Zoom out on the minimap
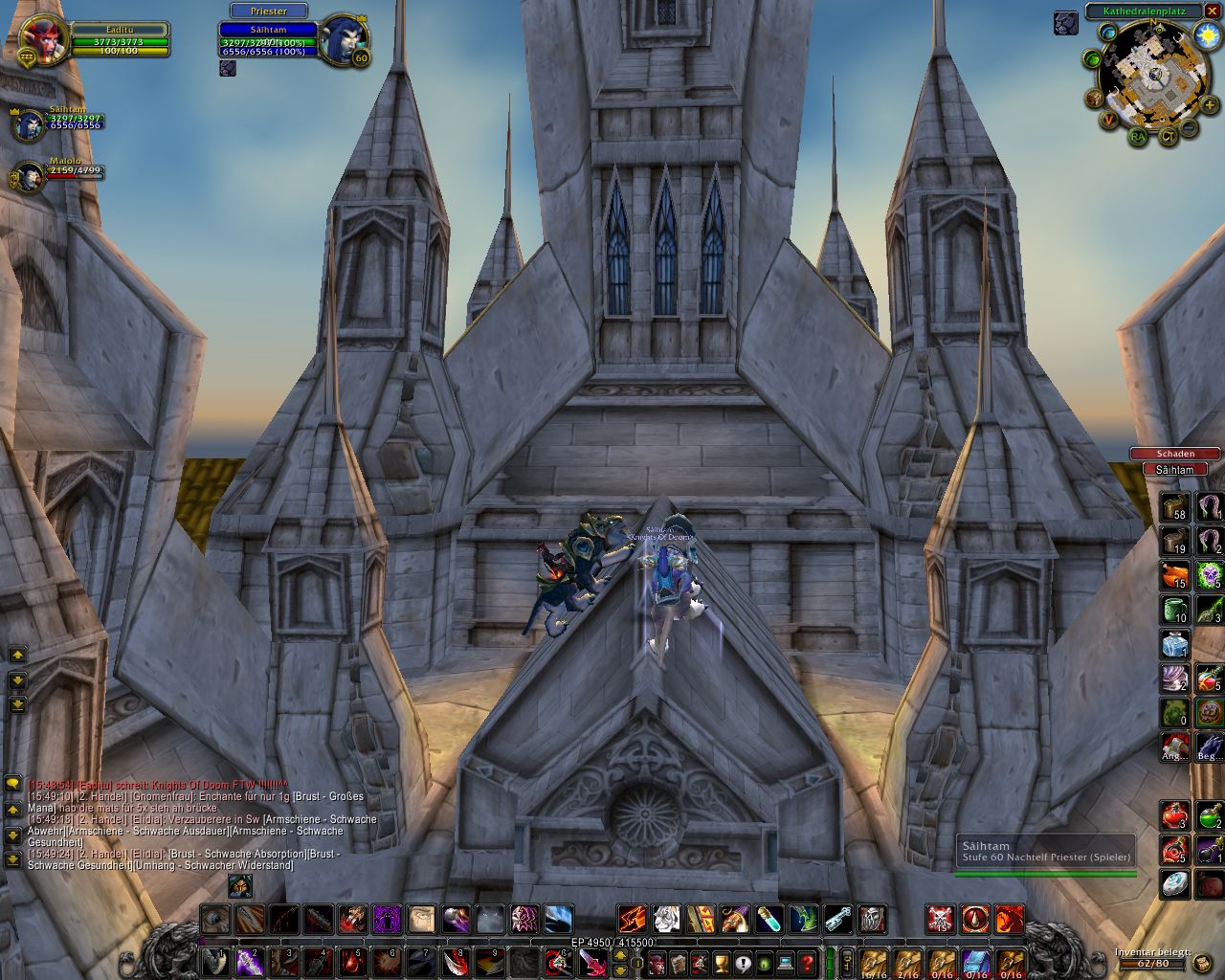 [1188, 127]
